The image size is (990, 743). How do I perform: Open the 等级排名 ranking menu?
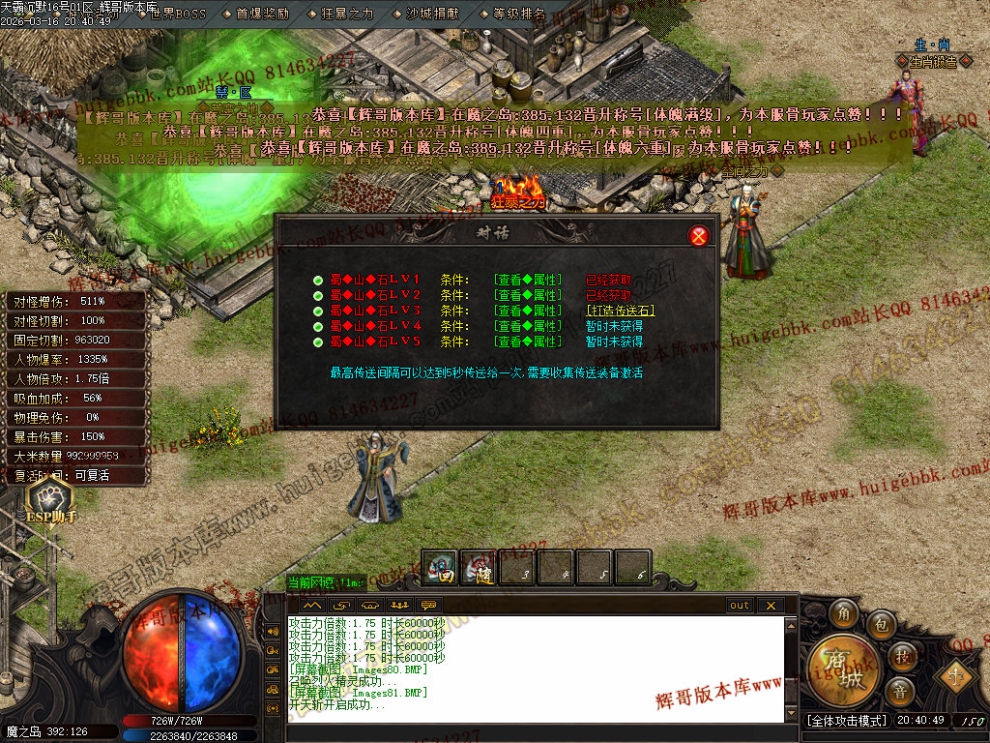click(518, 14)
